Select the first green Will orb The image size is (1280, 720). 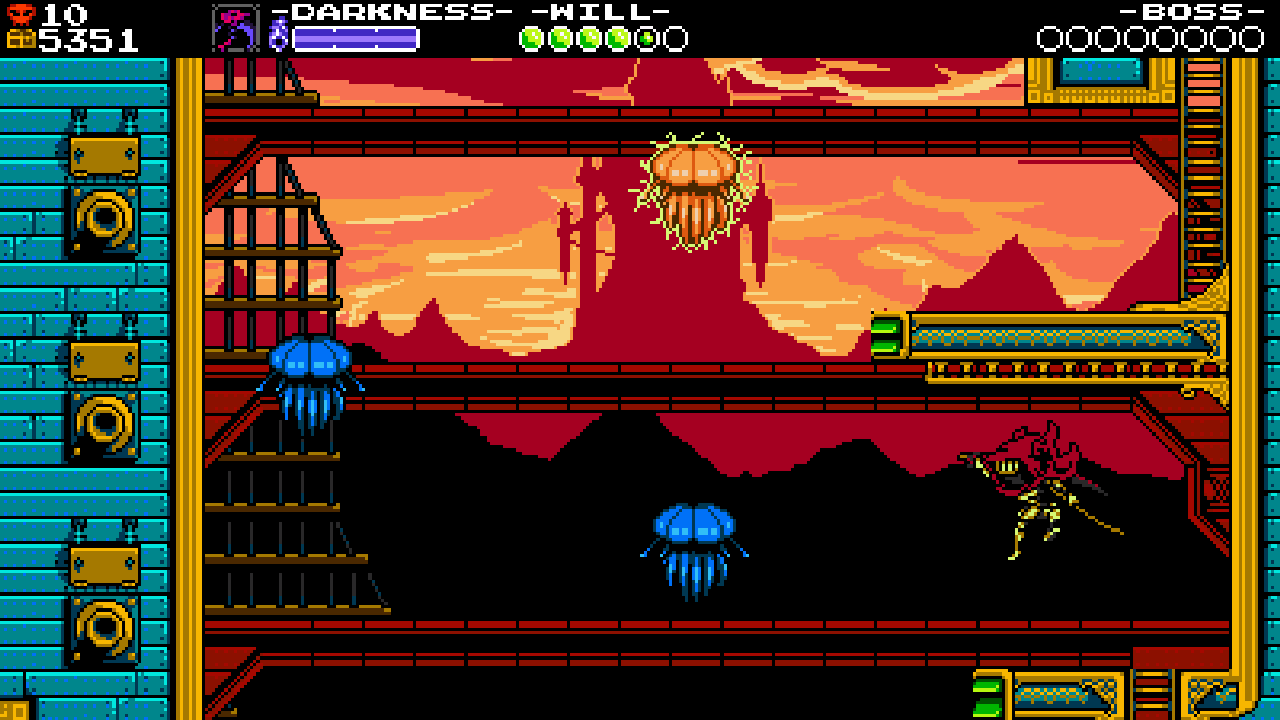click(530, 38)
